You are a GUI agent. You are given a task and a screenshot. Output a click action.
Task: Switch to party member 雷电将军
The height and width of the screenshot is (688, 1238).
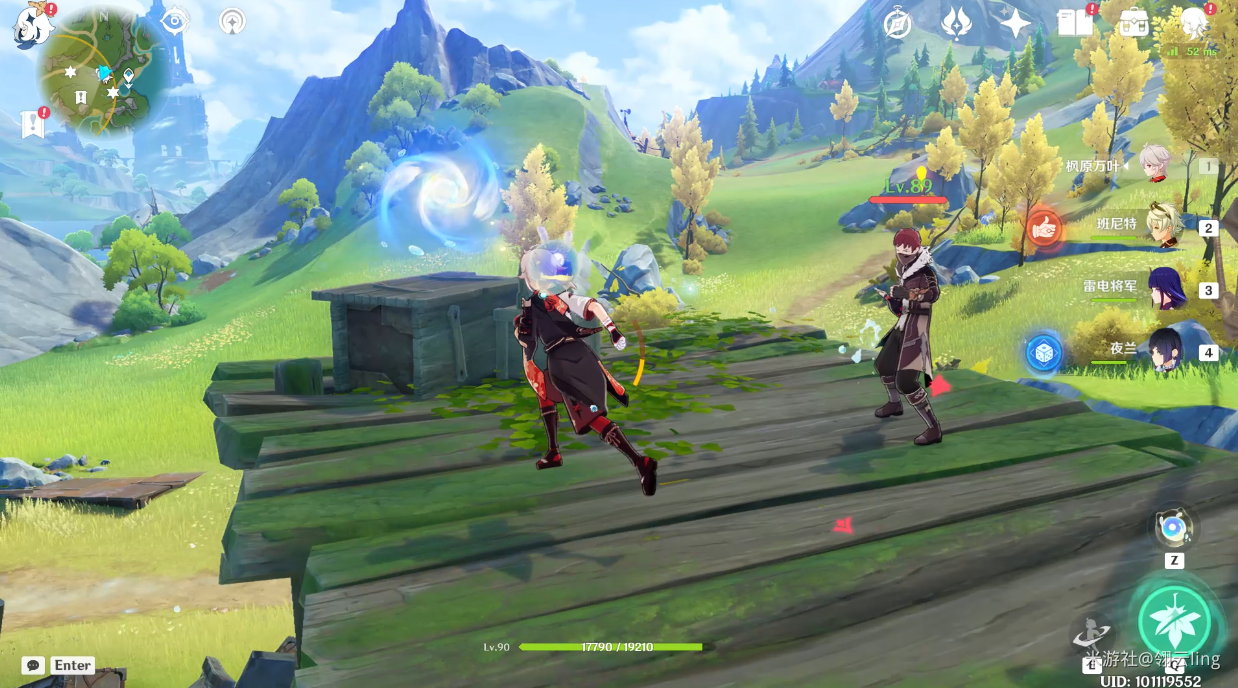(1164, 288)
